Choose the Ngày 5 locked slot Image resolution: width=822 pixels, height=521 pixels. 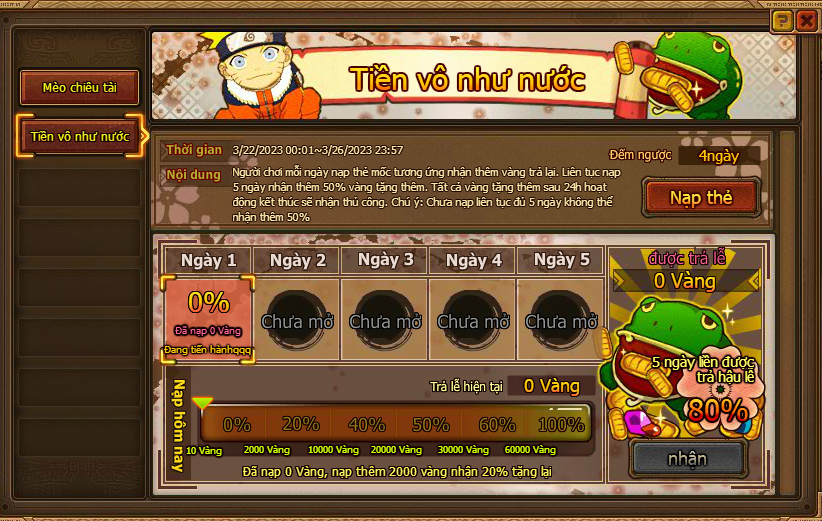[x=561, y=318]
